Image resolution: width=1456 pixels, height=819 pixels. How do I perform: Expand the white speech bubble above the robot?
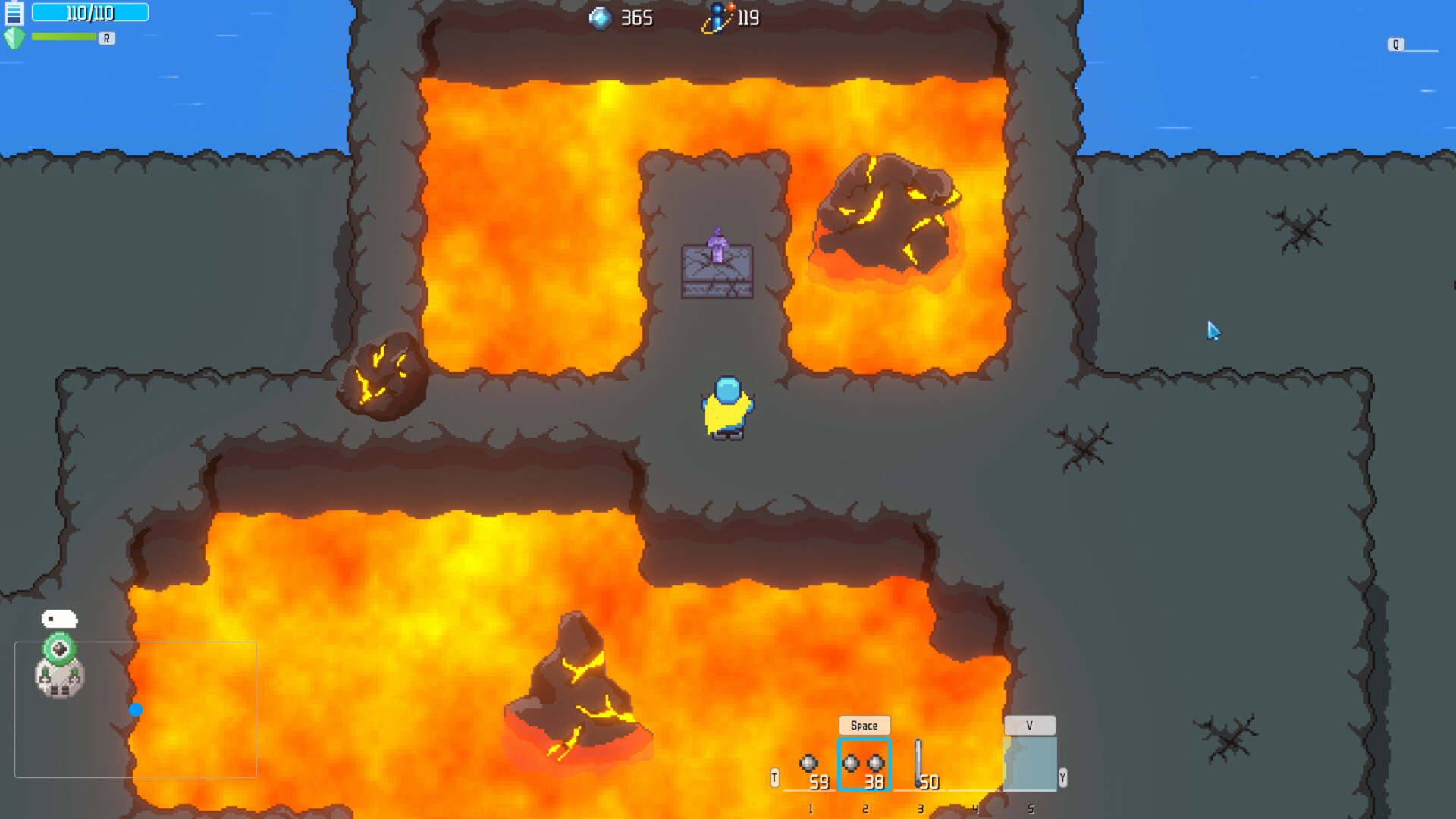pyautogui.click(x=59, y=619)
